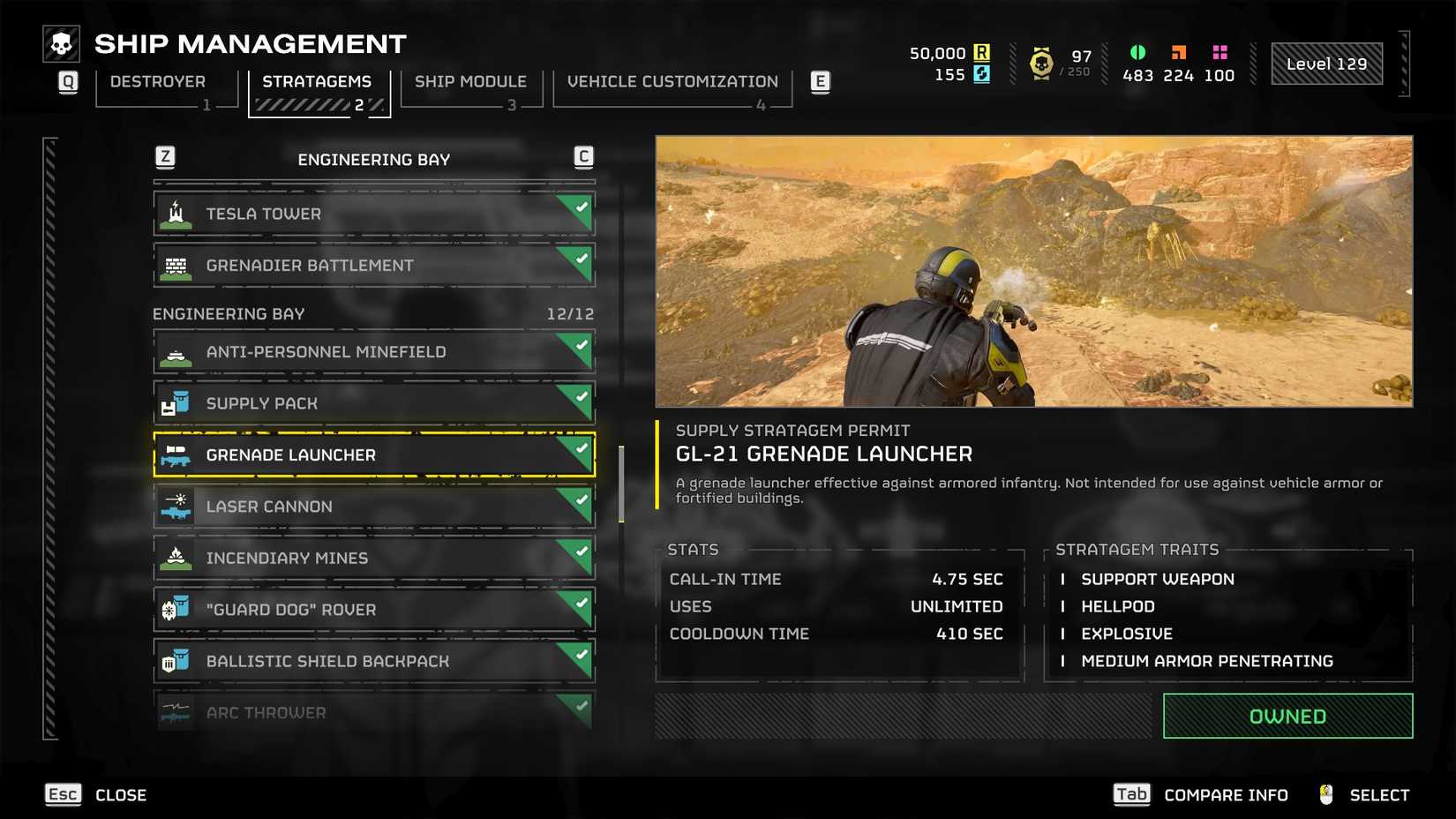Open the Vehicle Customization tab
Screen dimensions: 1456x819
pyautogui.click(x=672, y=81)
